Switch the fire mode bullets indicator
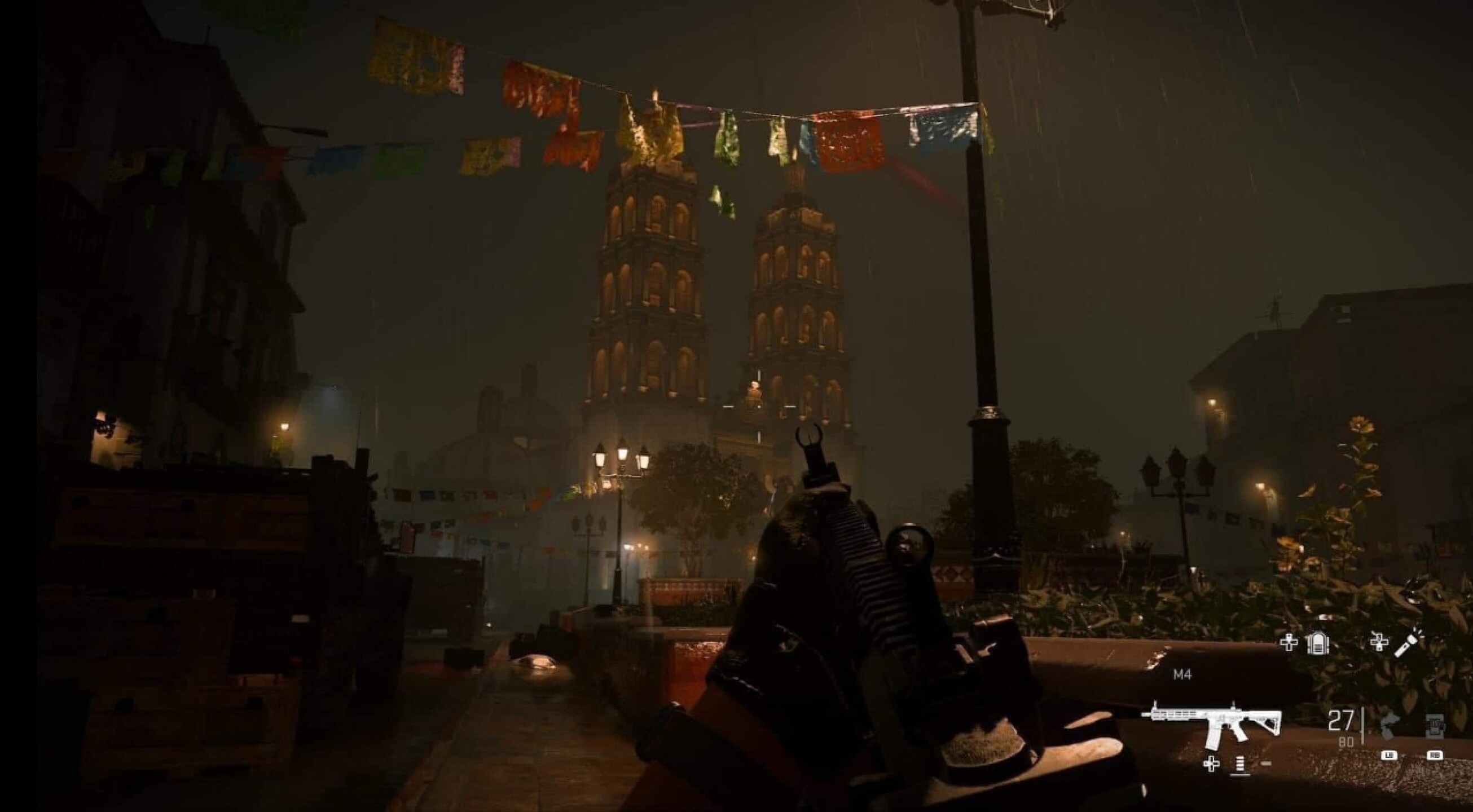 1239,765
